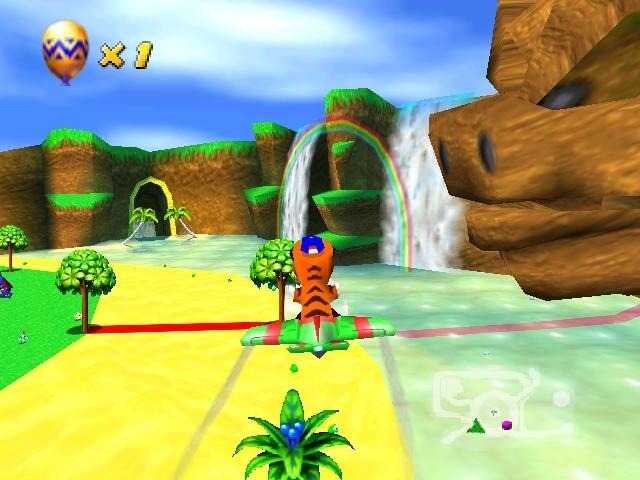Click the golden balloon counter icon

coord(64,50)
